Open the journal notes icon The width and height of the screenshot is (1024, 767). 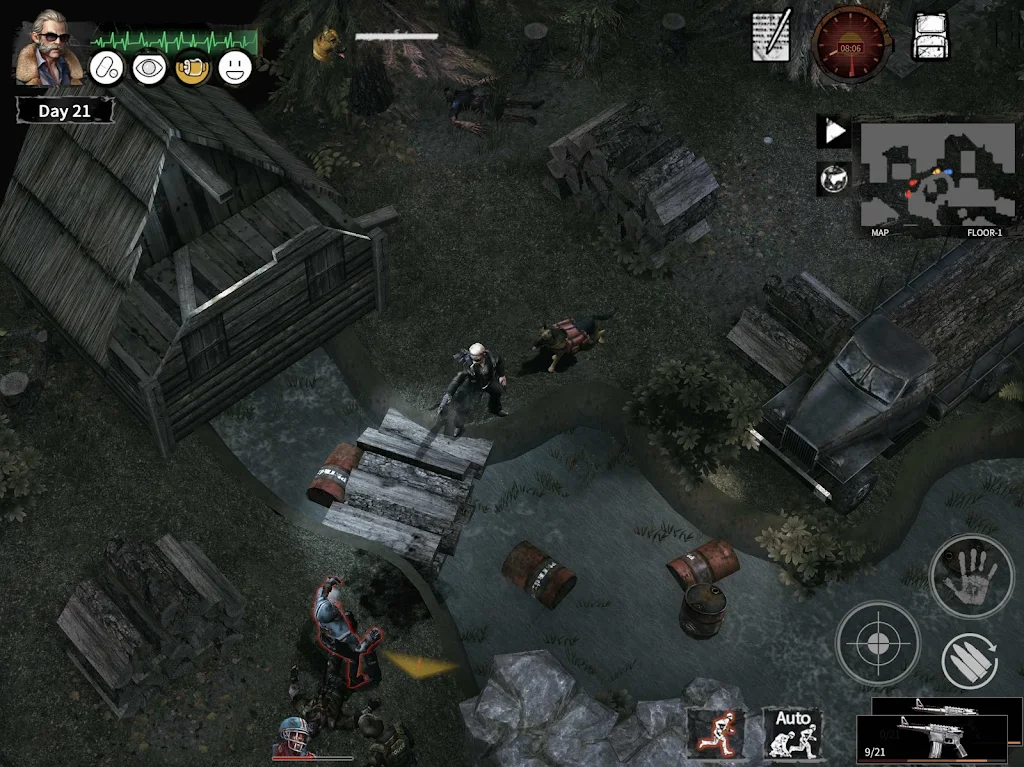tap(771, 37)
